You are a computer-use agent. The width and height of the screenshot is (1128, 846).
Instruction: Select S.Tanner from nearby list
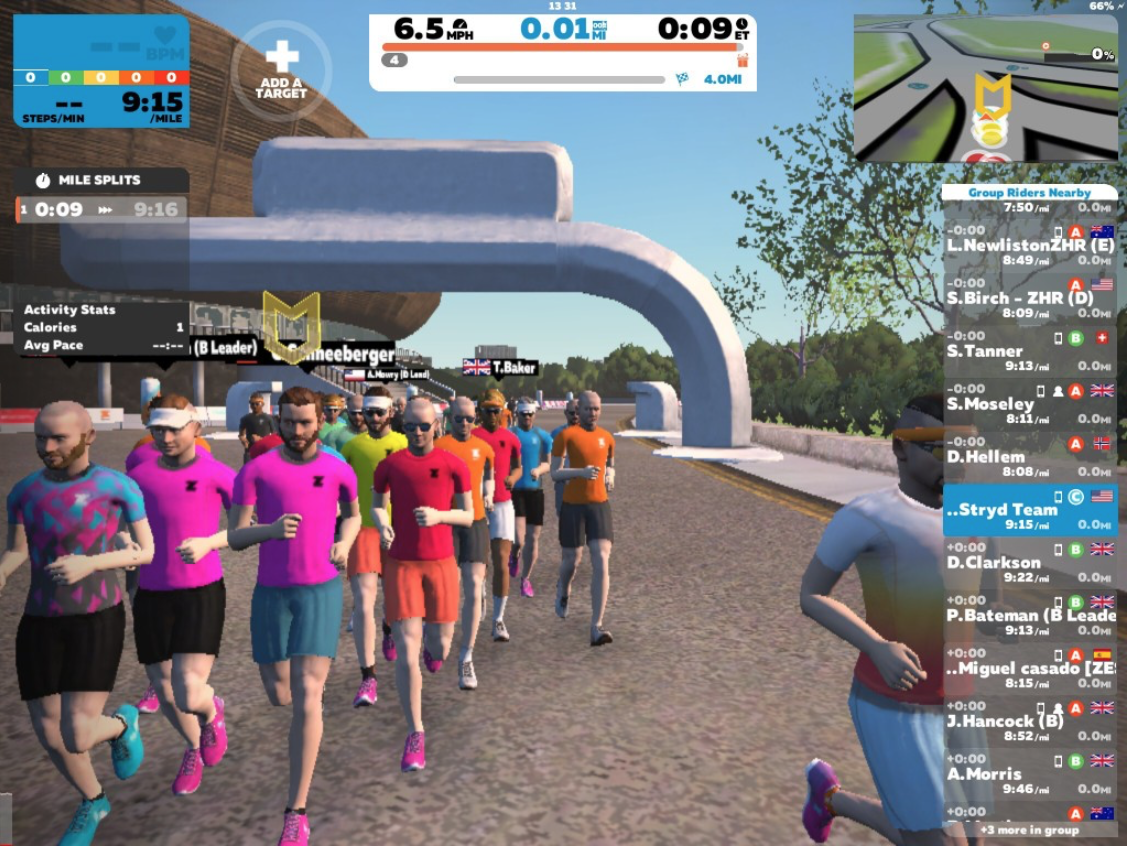[x=1030, y=351]
